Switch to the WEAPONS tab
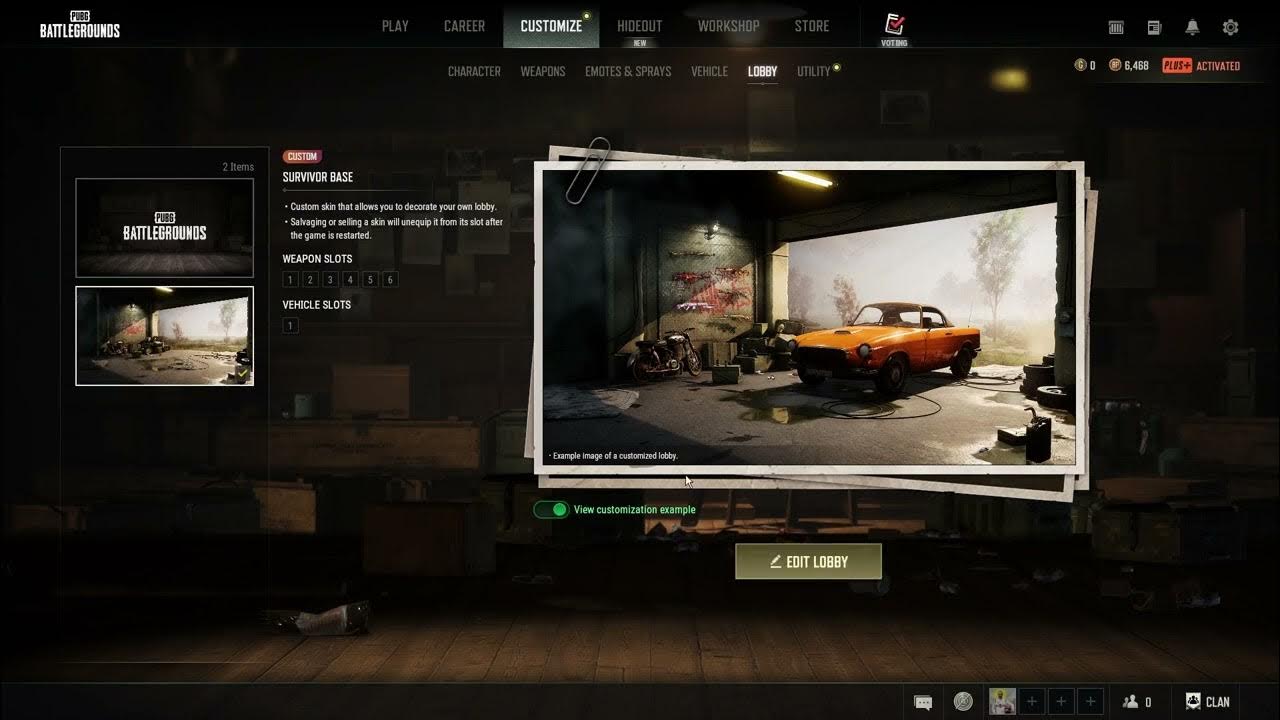Screen dimensions: 1280x720 pos(542,71)
